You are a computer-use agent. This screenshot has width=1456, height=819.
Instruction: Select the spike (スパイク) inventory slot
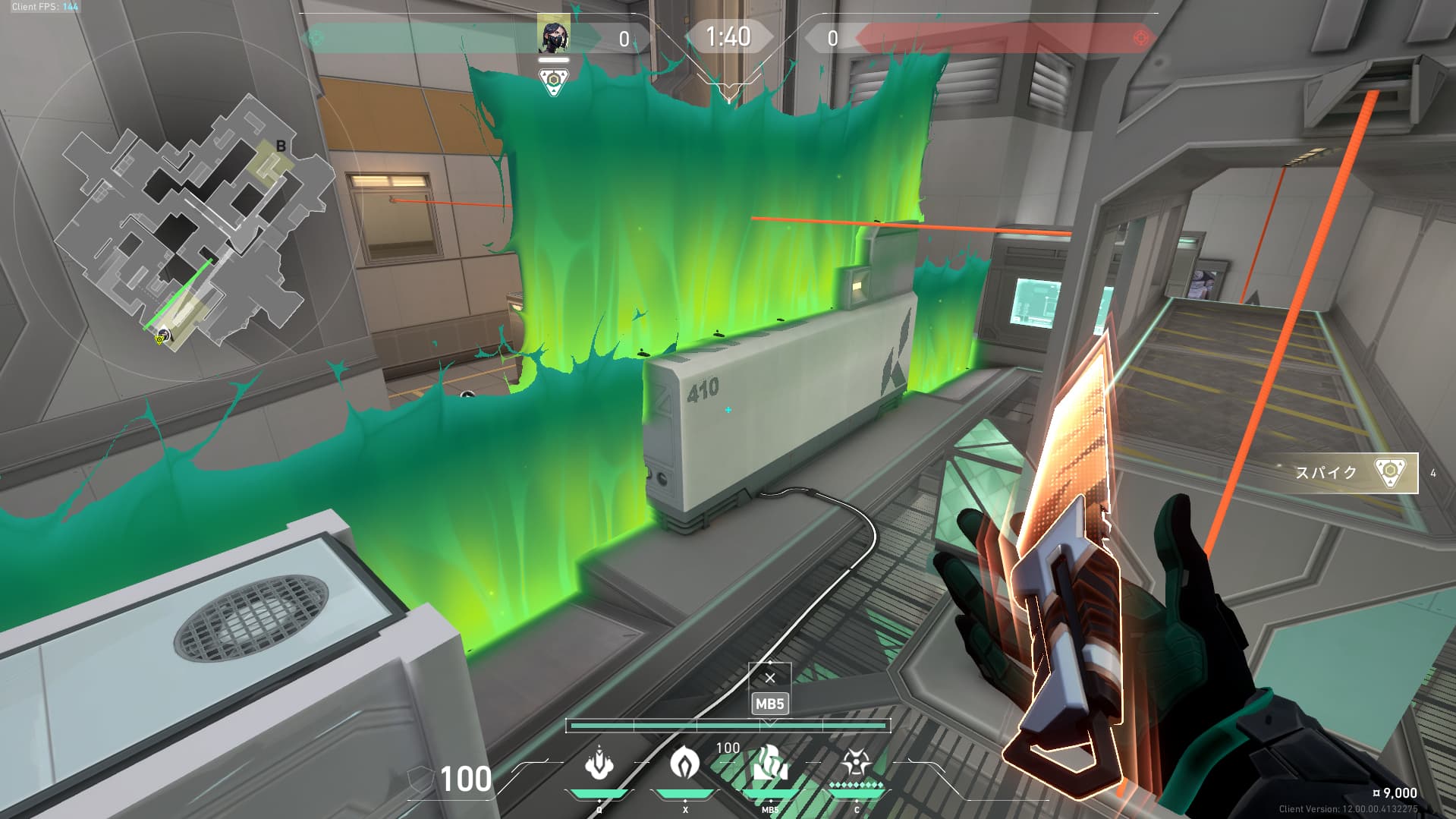pos(1355,473)
